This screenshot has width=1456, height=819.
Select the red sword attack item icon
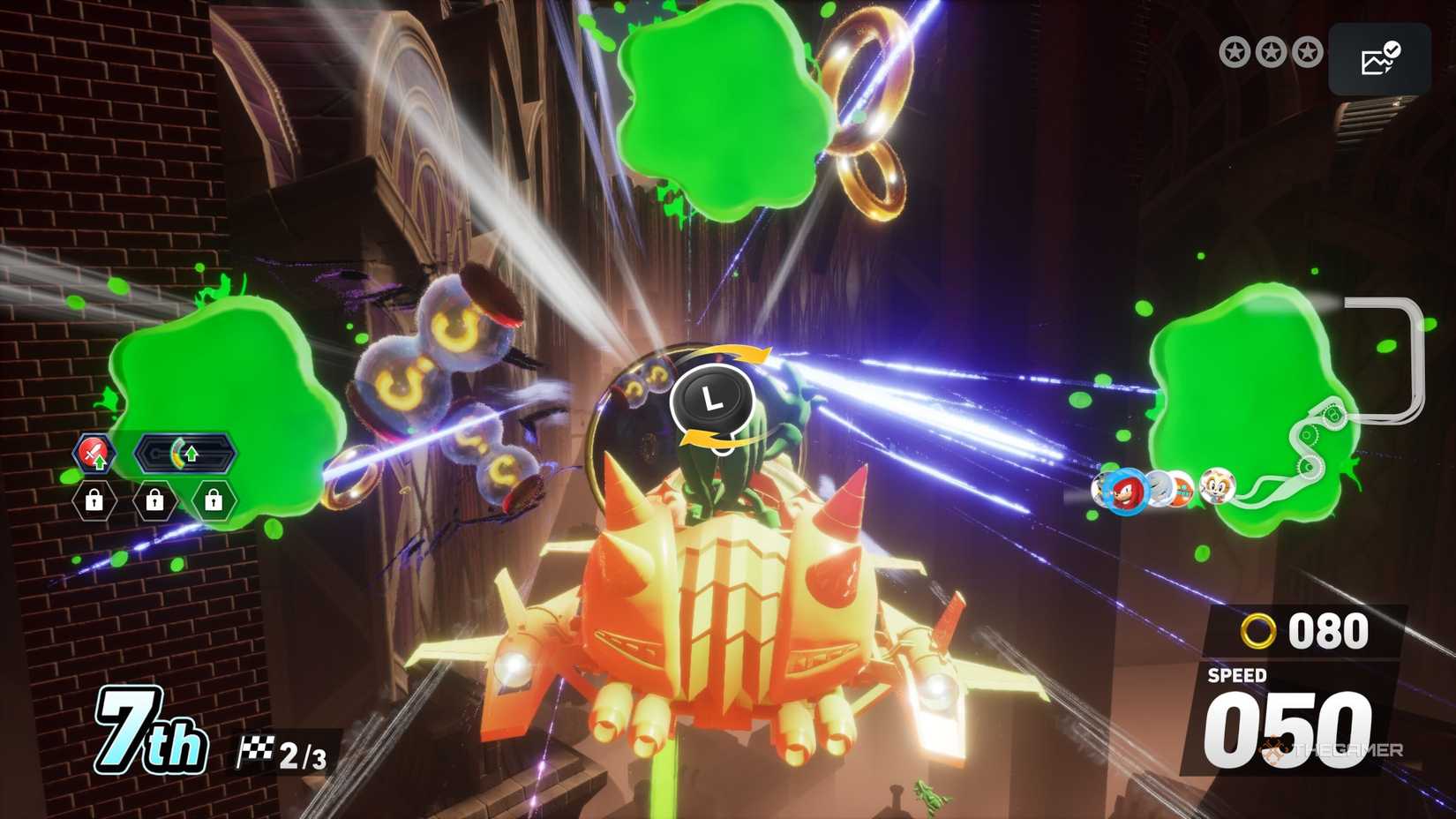pos(94,452)
